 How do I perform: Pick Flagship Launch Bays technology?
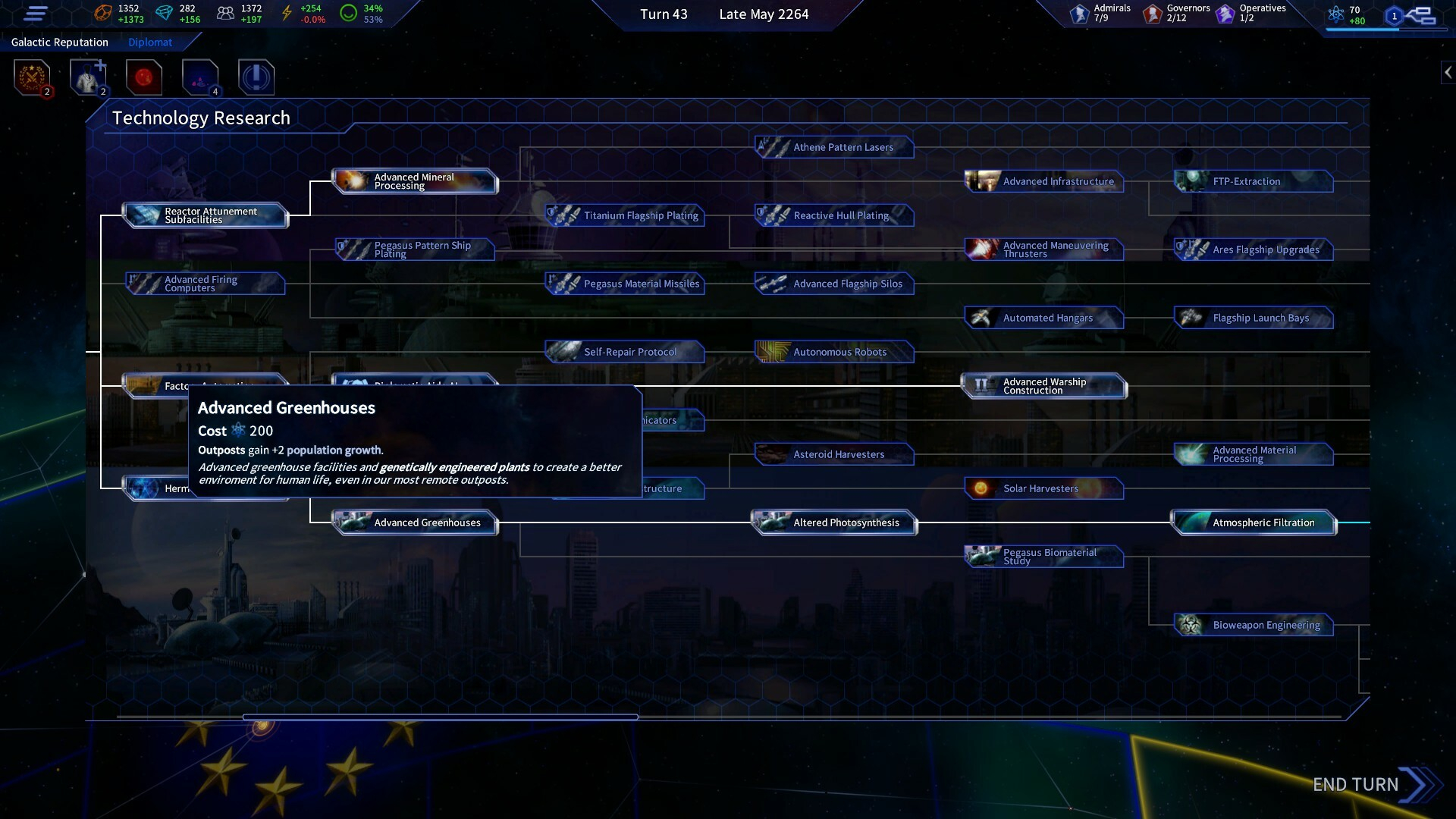[1254, 318]
